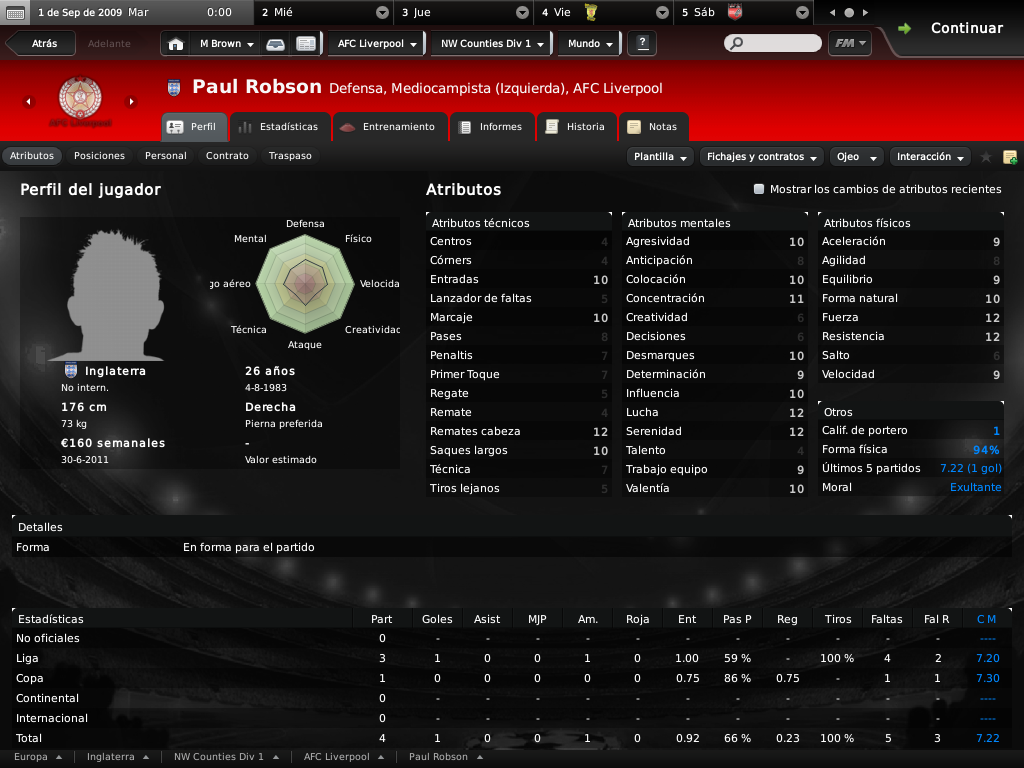Open the Plantilla dropdown
The height and width of the screenshot is (768, 1024).
661,157
